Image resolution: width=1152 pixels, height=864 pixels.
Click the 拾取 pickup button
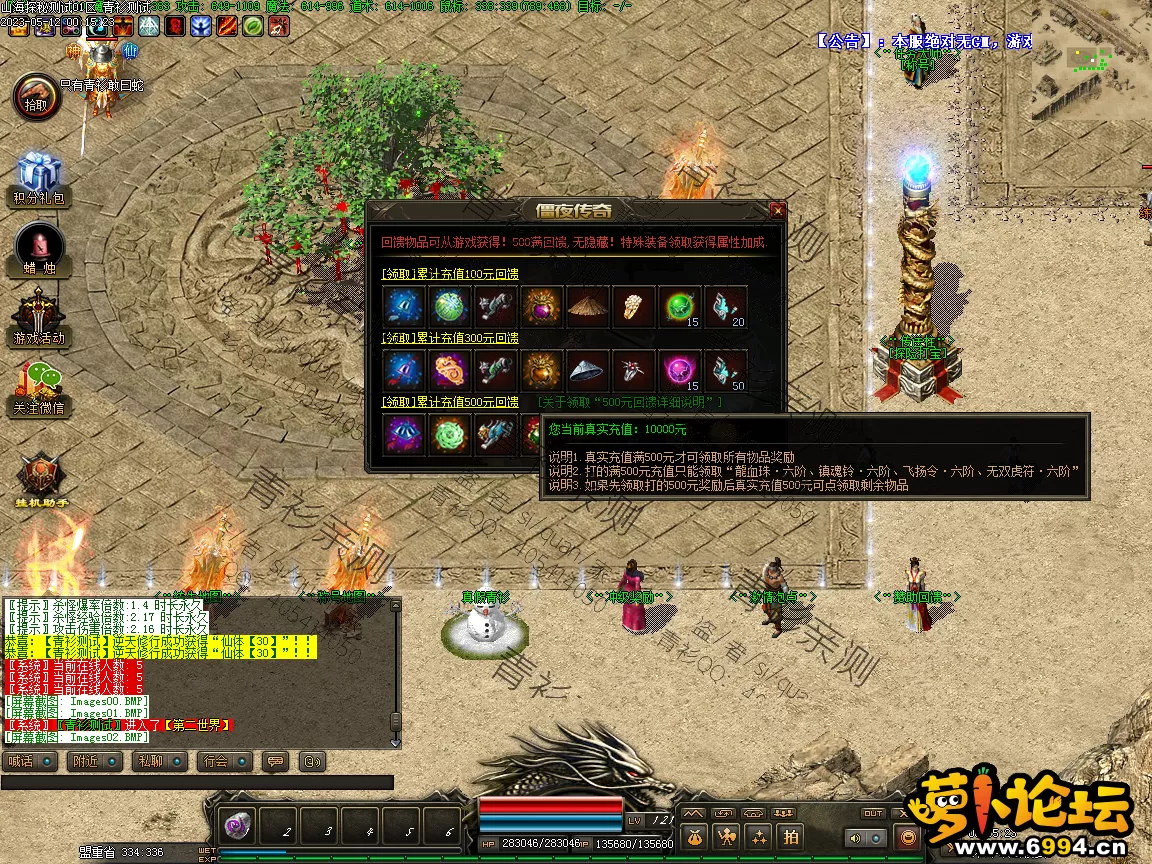click(36, 97)
